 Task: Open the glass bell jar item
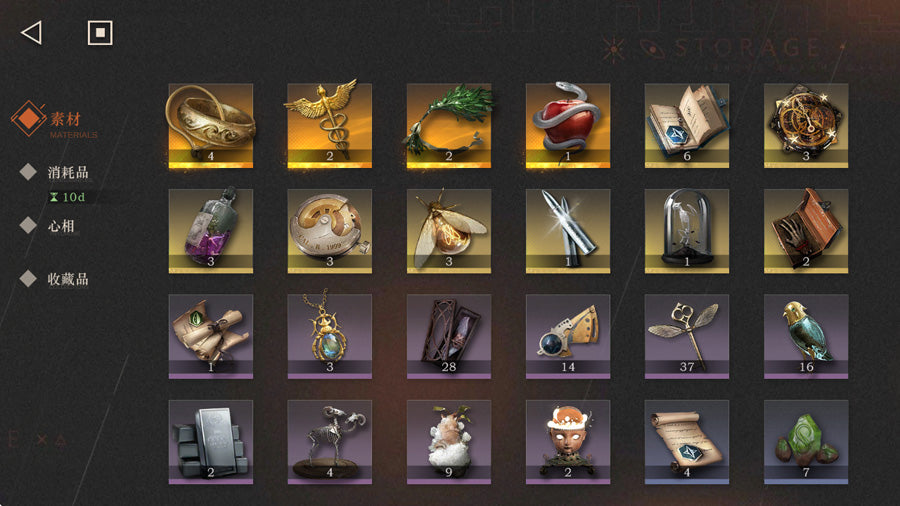point(687,230)
